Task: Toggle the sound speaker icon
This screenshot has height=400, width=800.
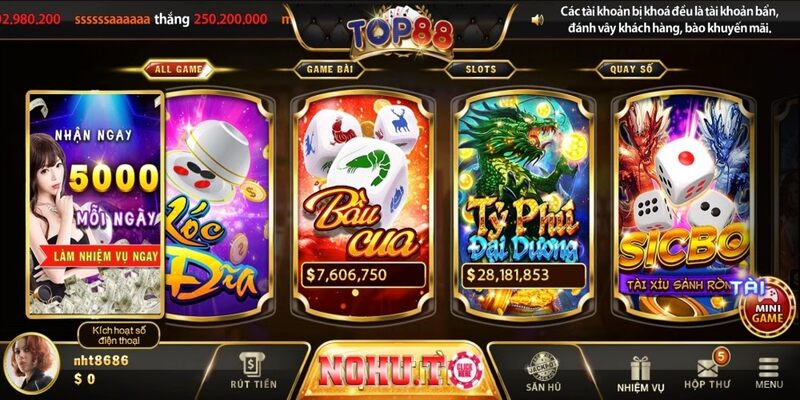Action: pyautogui.click(x=538, y=18)
